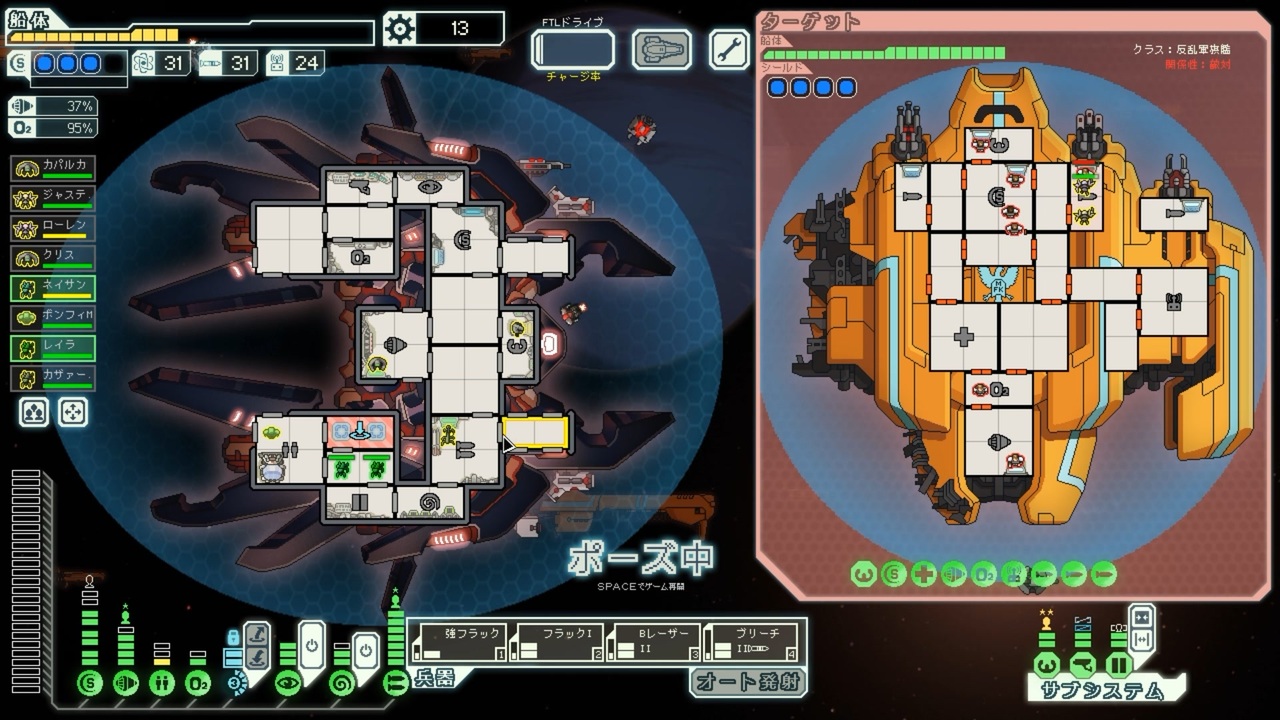Click the medbay system power icon
The image size is (1280, 720).
(x=161, y=684)
